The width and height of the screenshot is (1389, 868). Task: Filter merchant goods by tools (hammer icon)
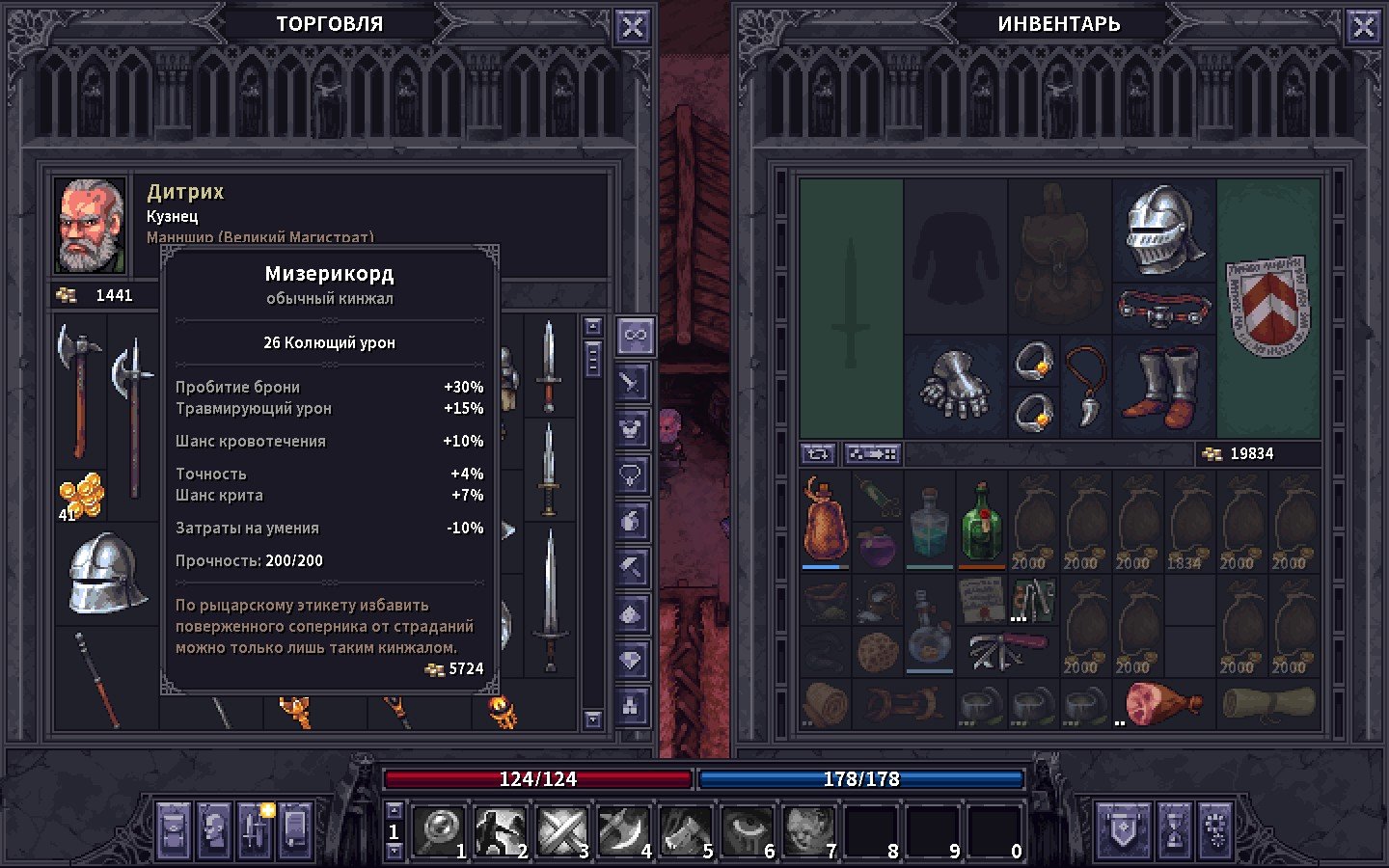click(632, 567)
